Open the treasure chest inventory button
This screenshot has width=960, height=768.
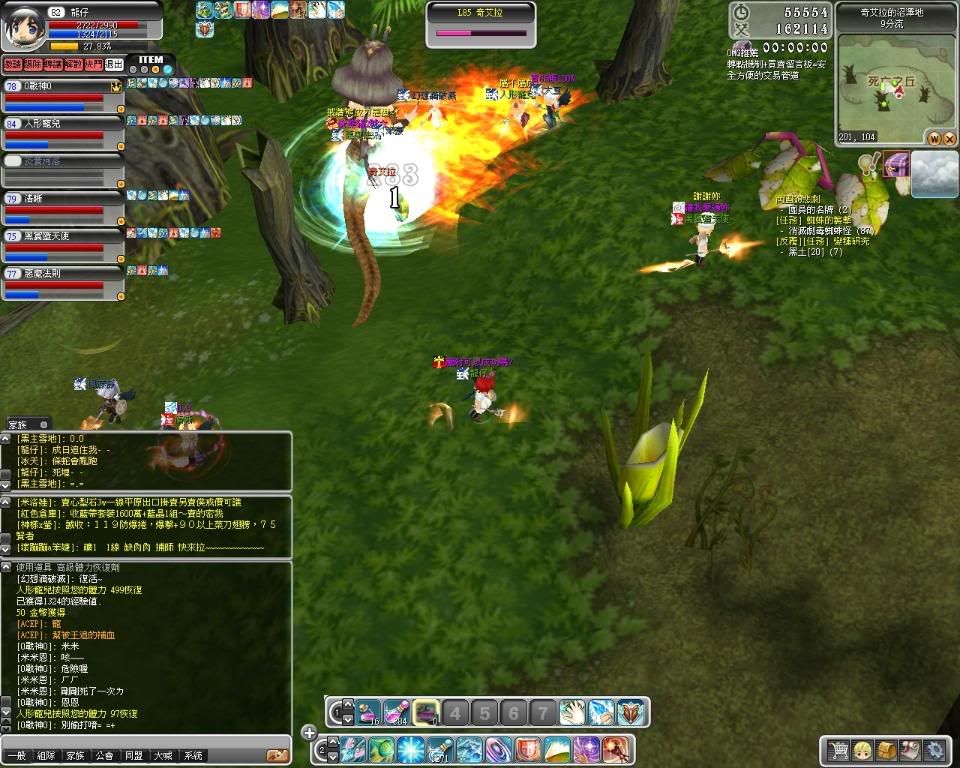886,749
